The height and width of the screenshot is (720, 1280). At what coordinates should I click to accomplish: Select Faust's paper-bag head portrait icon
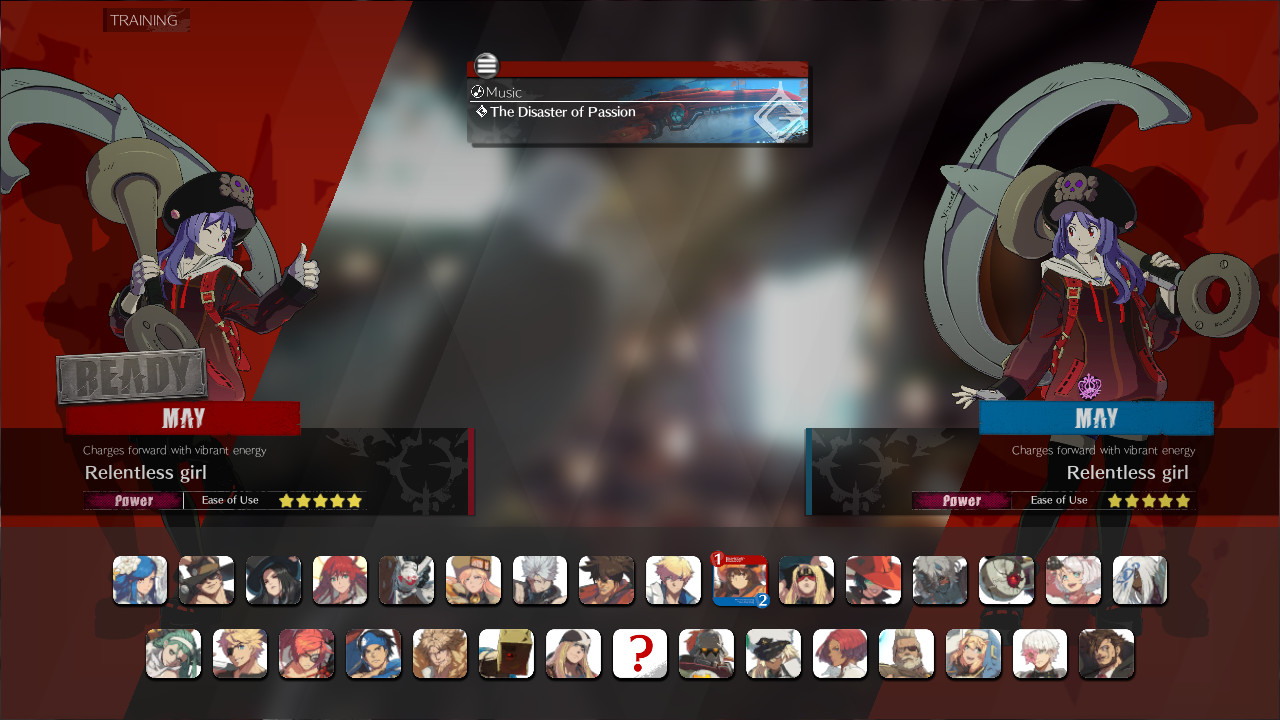click(506, 653)
